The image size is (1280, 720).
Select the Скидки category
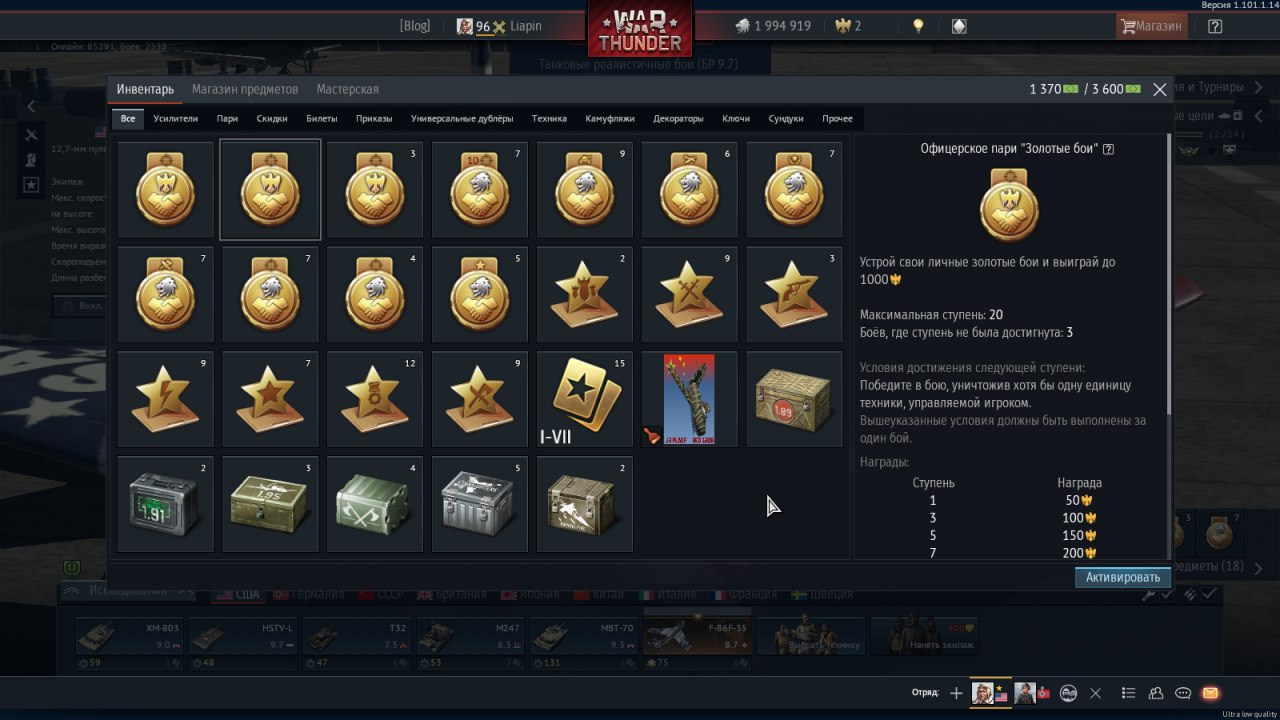[x=272, y=118]
